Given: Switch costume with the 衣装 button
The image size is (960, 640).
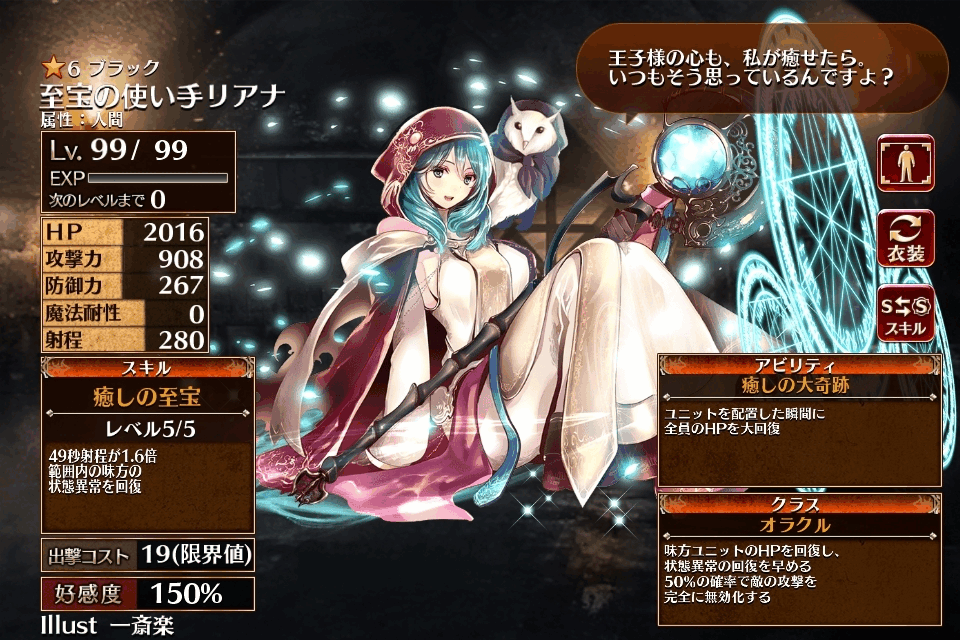Looking at the screenshot, I should pos(906,238).
